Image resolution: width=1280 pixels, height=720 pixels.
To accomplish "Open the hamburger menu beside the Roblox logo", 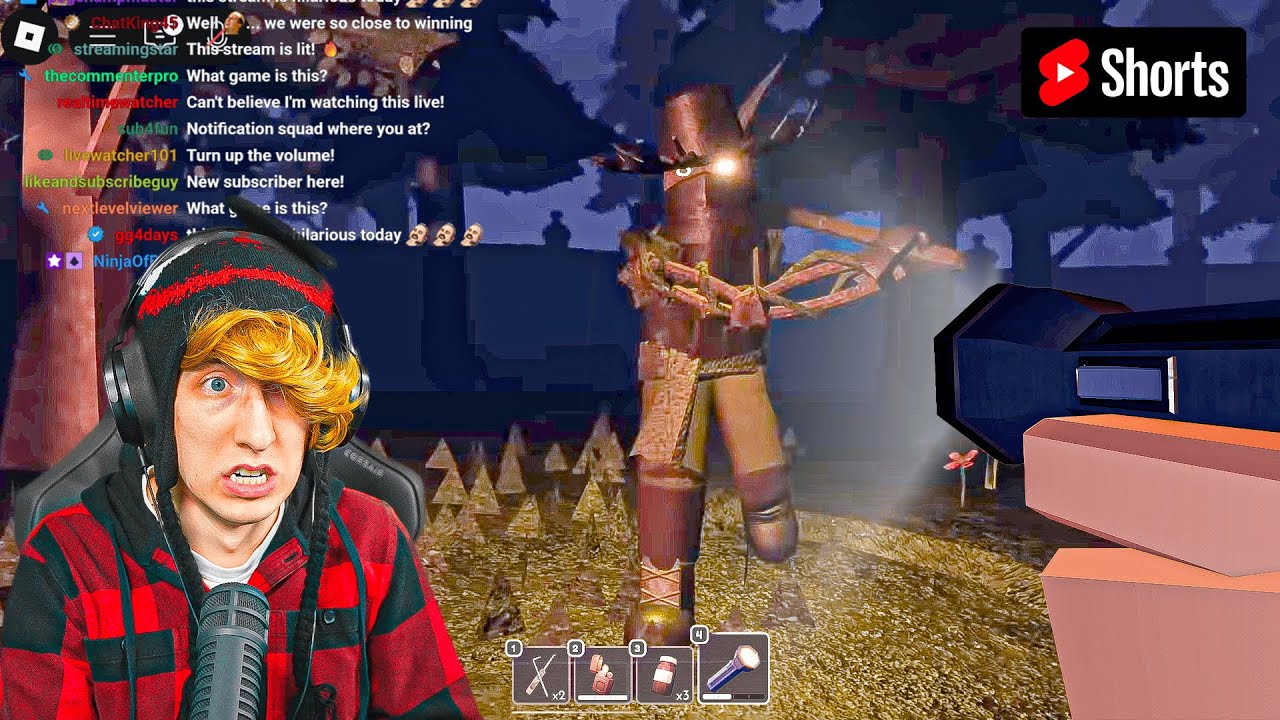I will (x=102, y=35).
